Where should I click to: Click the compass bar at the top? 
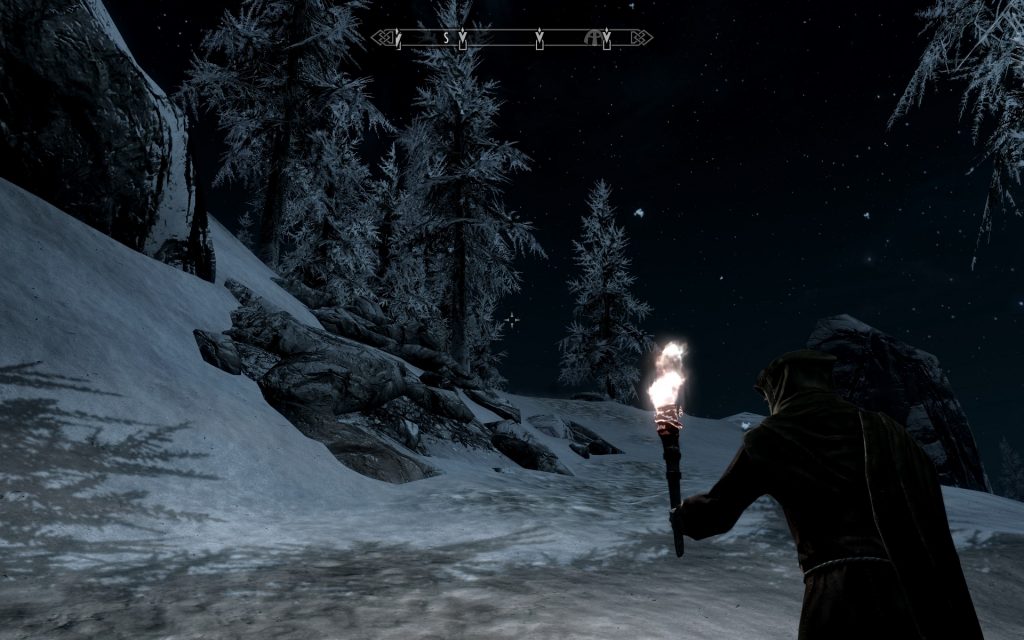pyautogui.click(x=511, y=38)
